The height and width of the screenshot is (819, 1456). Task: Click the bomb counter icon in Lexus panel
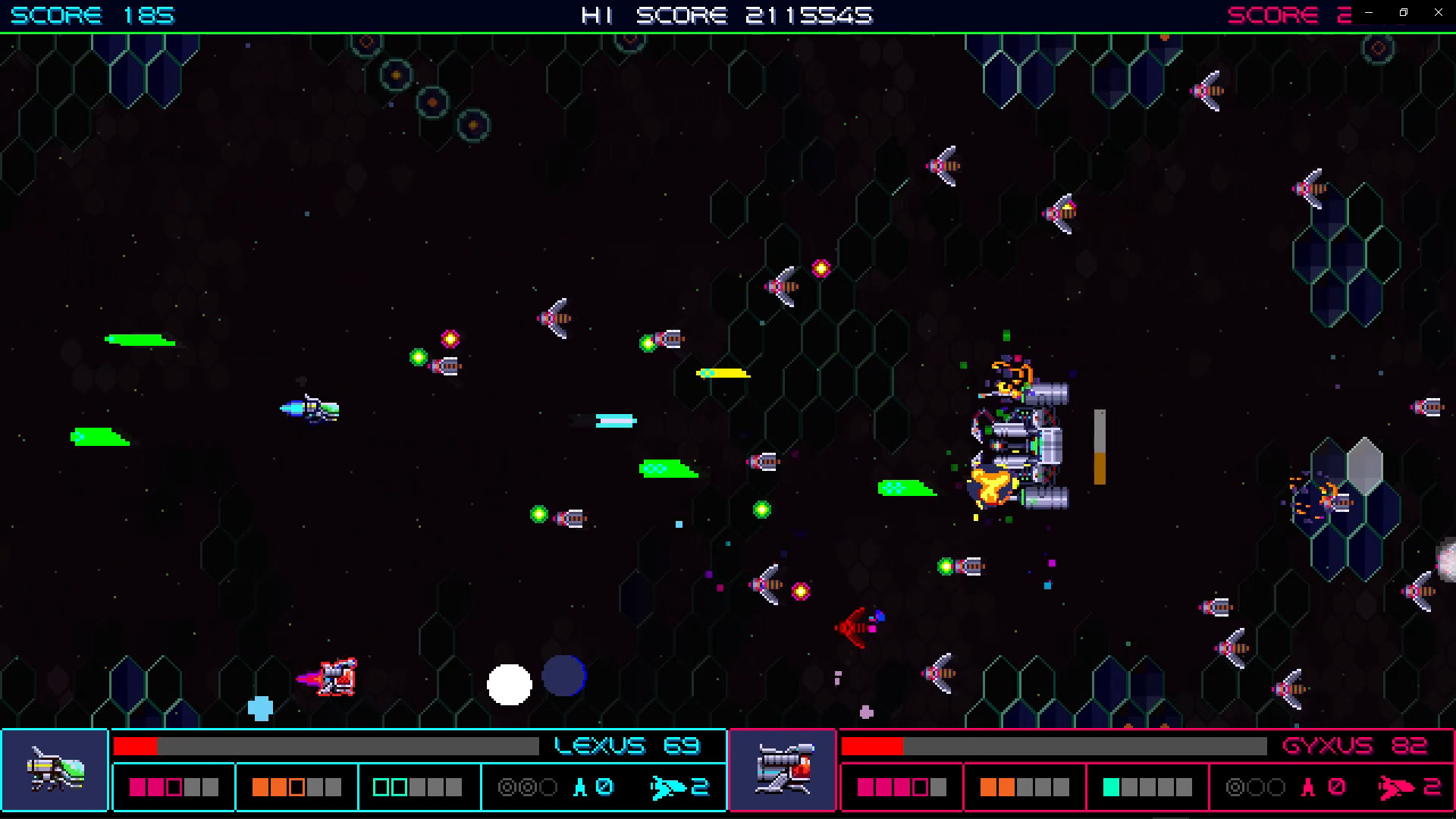click(579, 786)
